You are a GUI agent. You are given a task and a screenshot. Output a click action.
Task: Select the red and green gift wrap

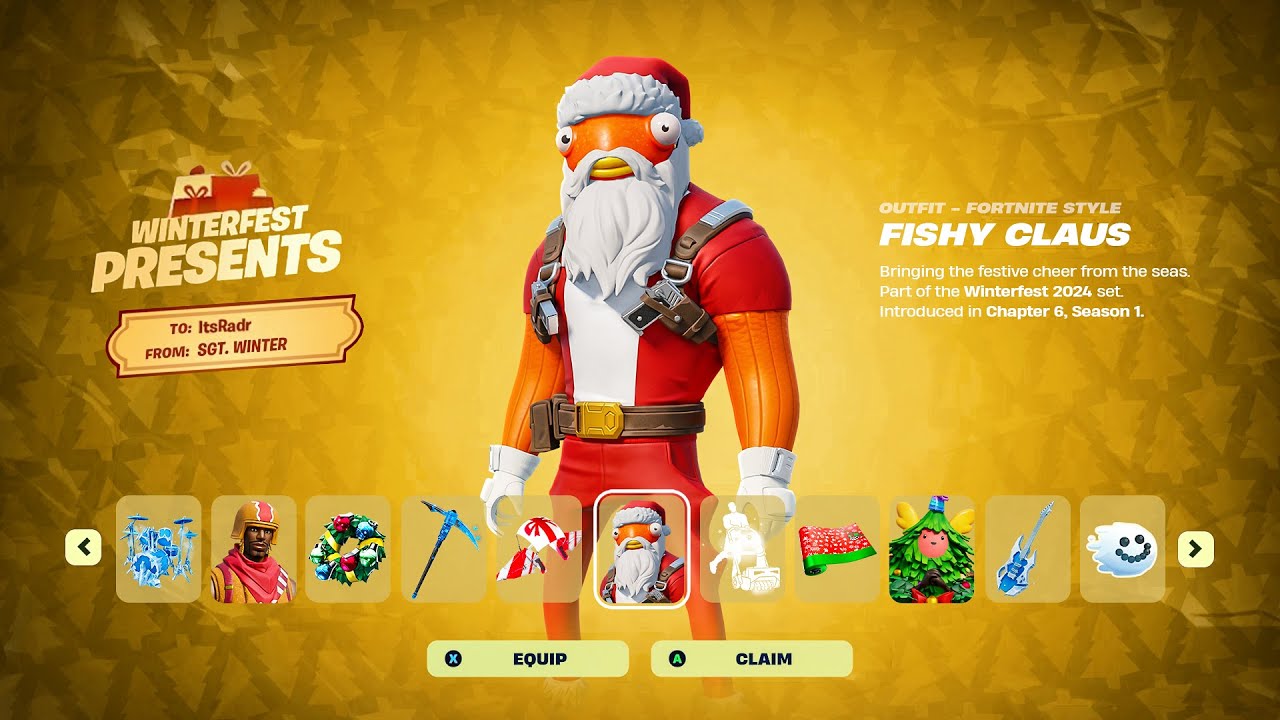point(837,549)
